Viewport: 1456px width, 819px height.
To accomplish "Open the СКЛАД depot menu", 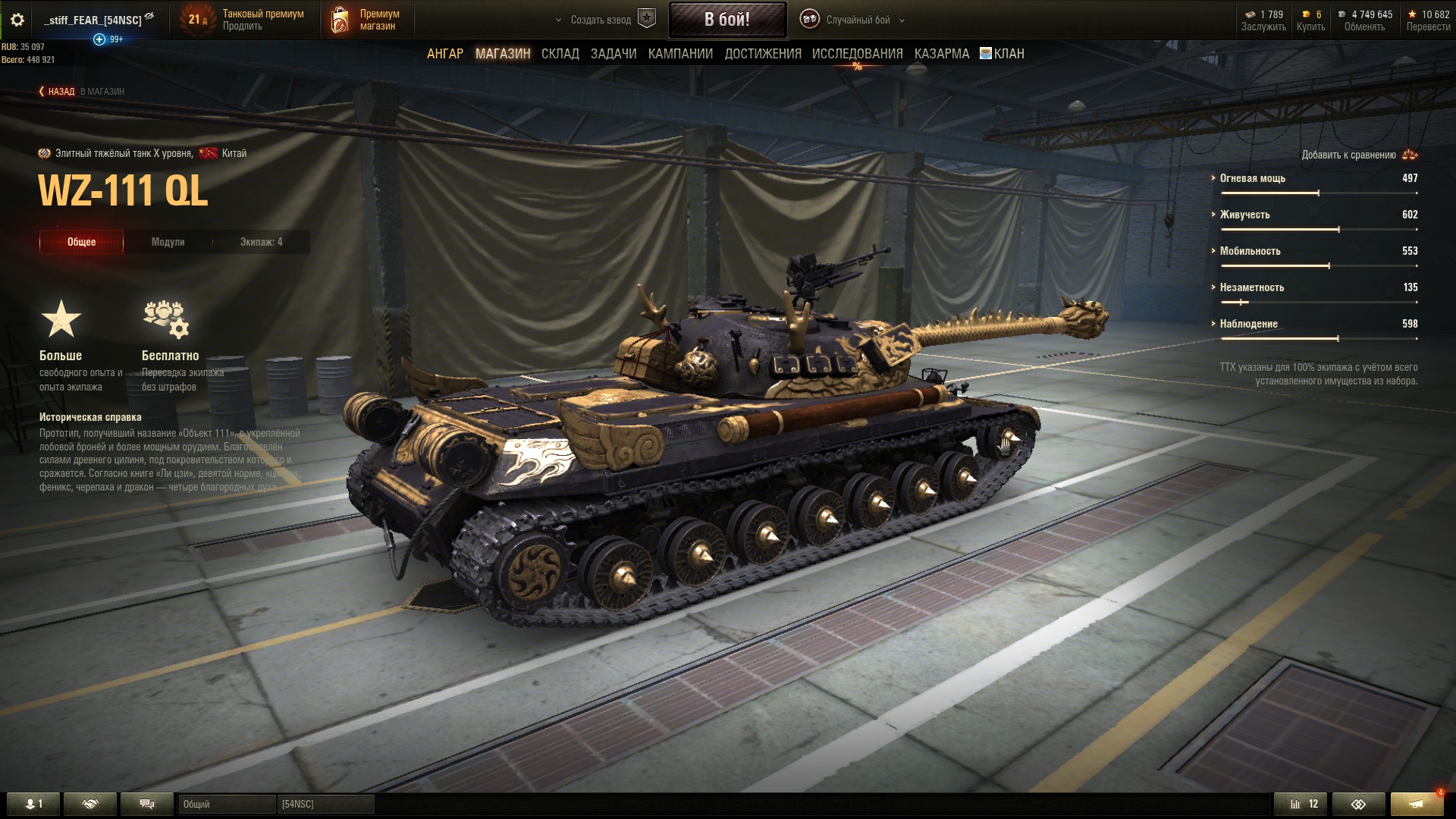I will point(560,54).
